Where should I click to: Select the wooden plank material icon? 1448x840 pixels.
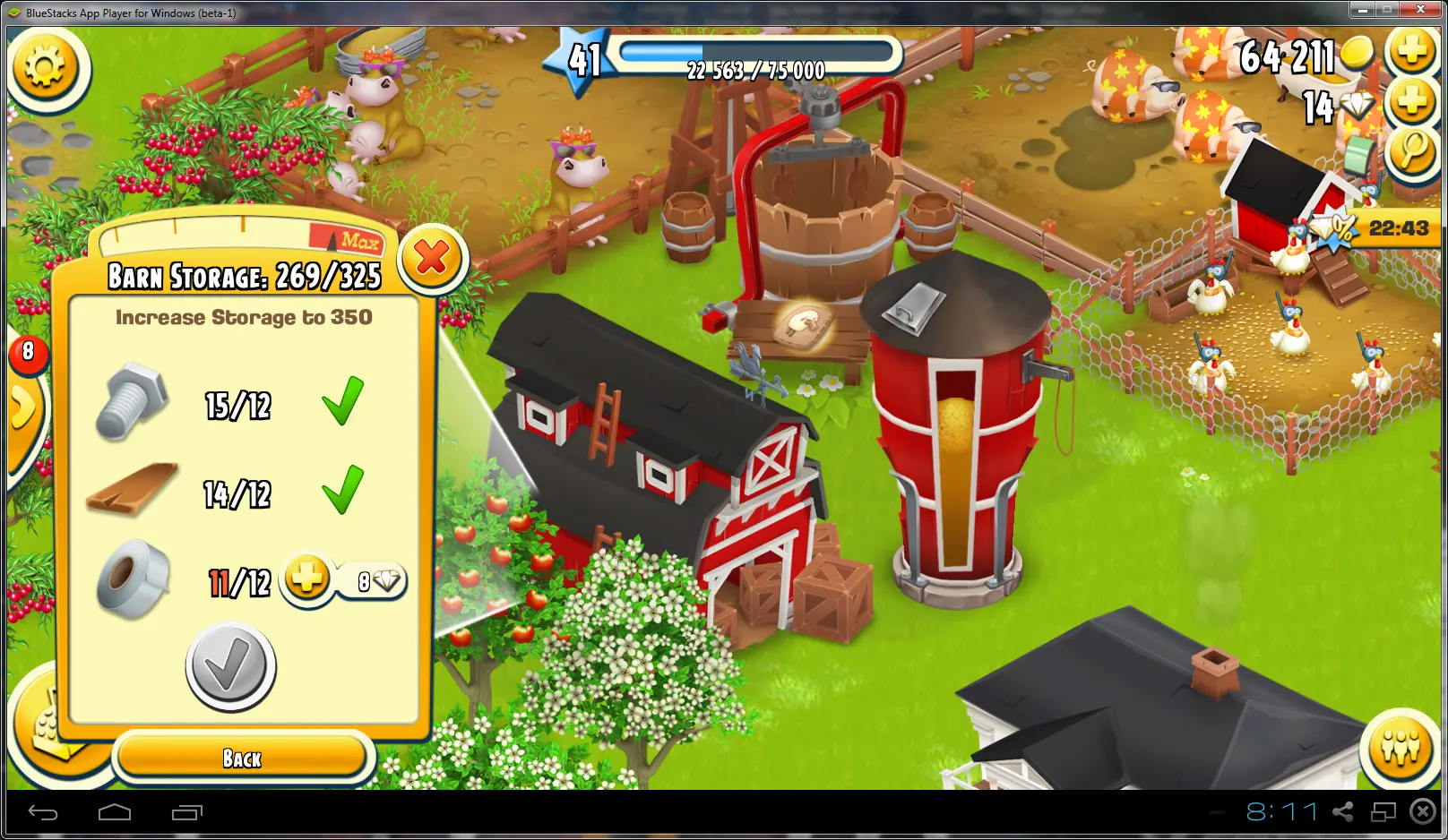(133, 489)
